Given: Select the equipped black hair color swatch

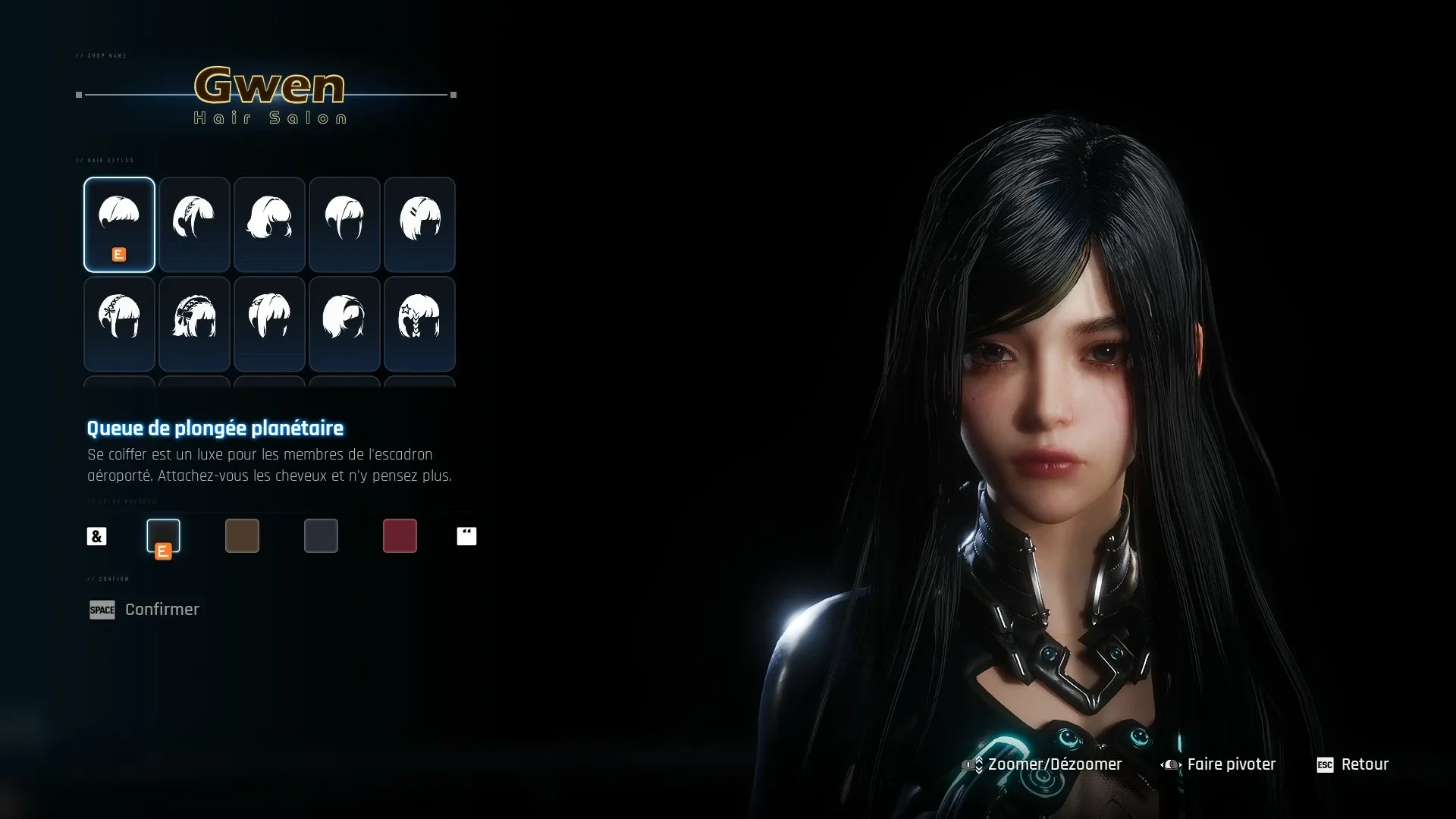Looking at the screenshot, I should click(163, 535).
